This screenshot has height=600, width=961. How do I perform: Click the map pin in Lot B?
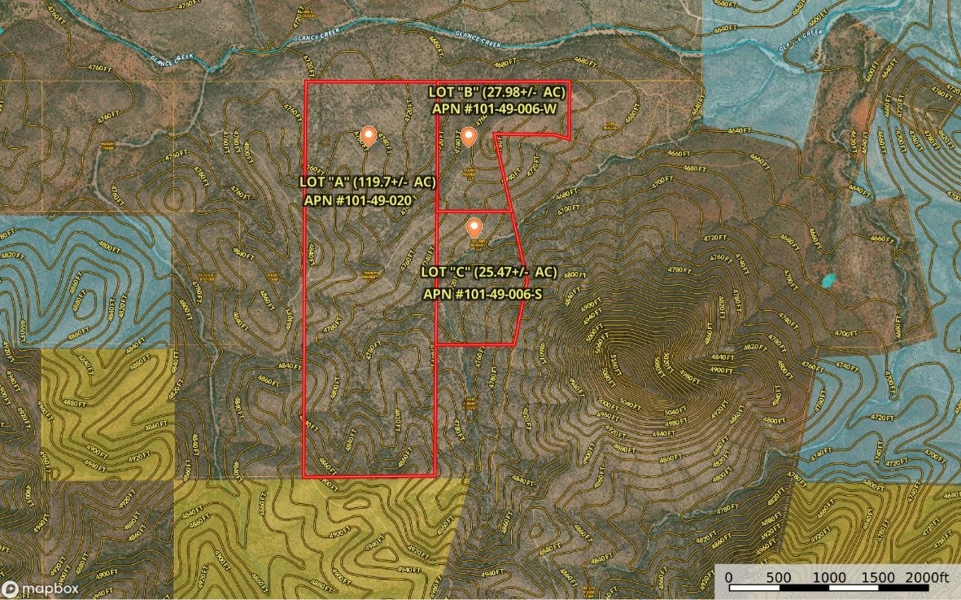[x=468, y=136]
